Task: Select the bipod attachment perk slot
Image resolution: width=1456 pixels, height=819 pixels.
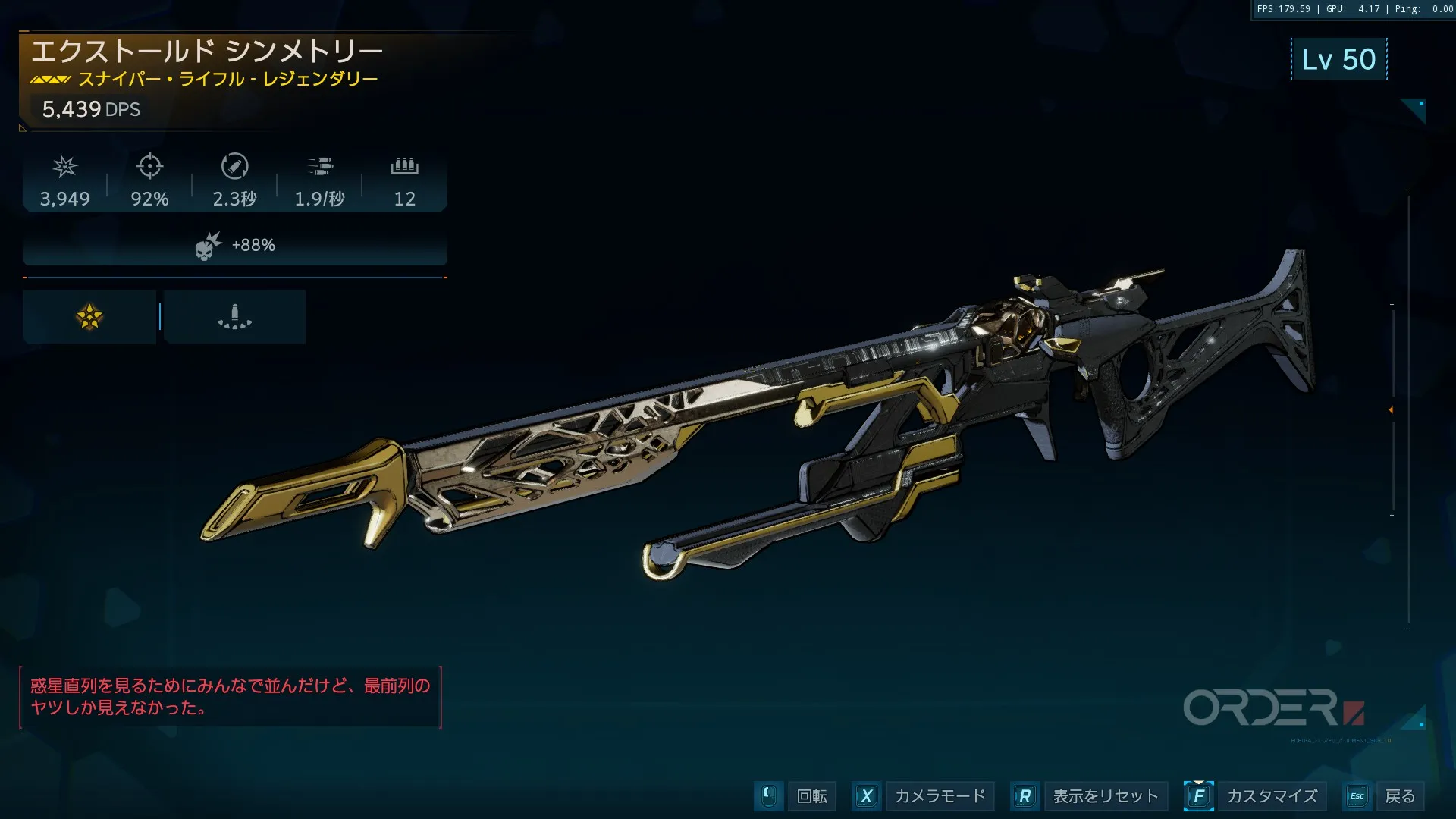Action: (x=234, y=317)
